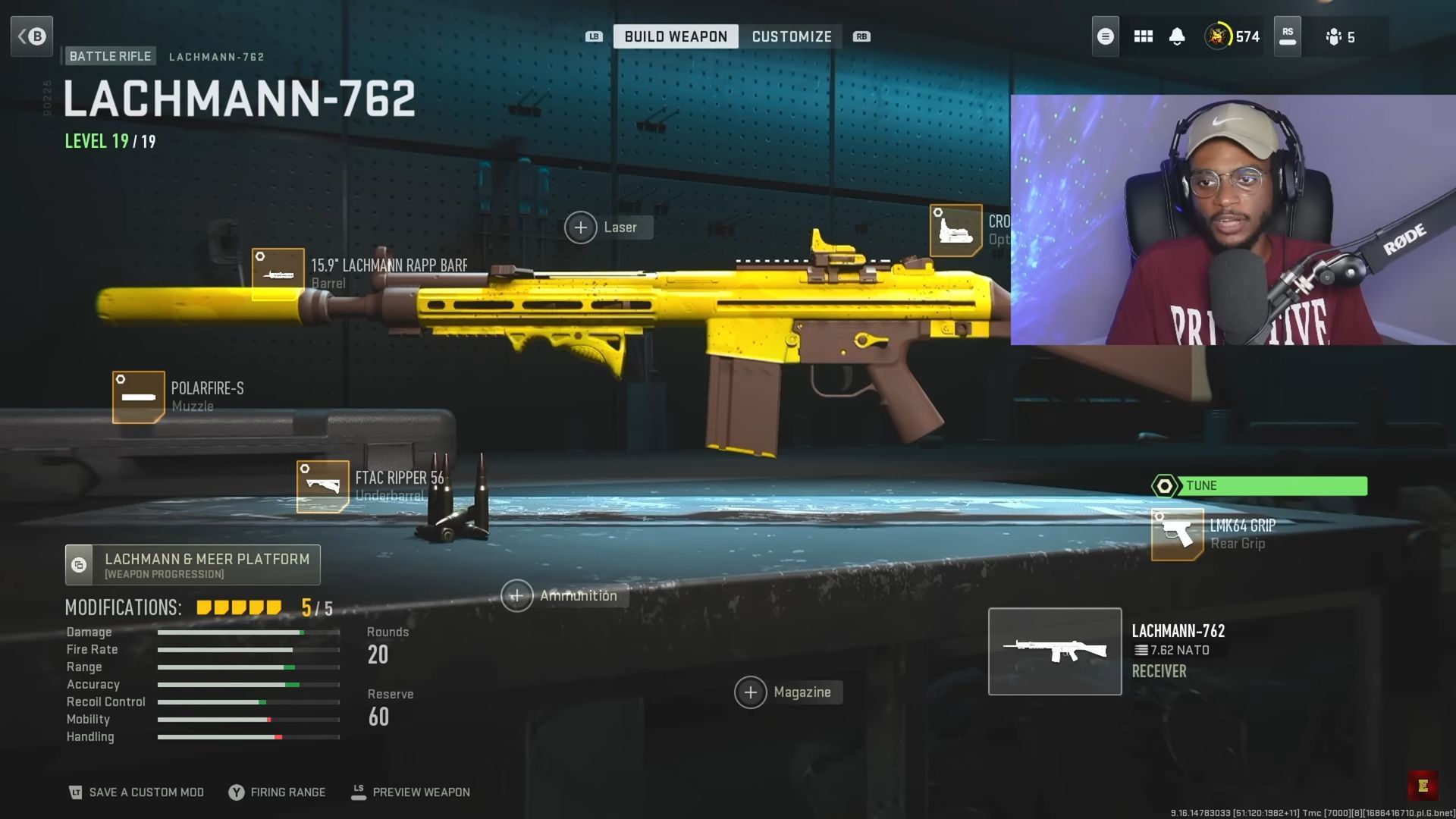This screenshot has width=1456, height=819.
Task: Select the Build Weapon tab
Action: [674, 36]
